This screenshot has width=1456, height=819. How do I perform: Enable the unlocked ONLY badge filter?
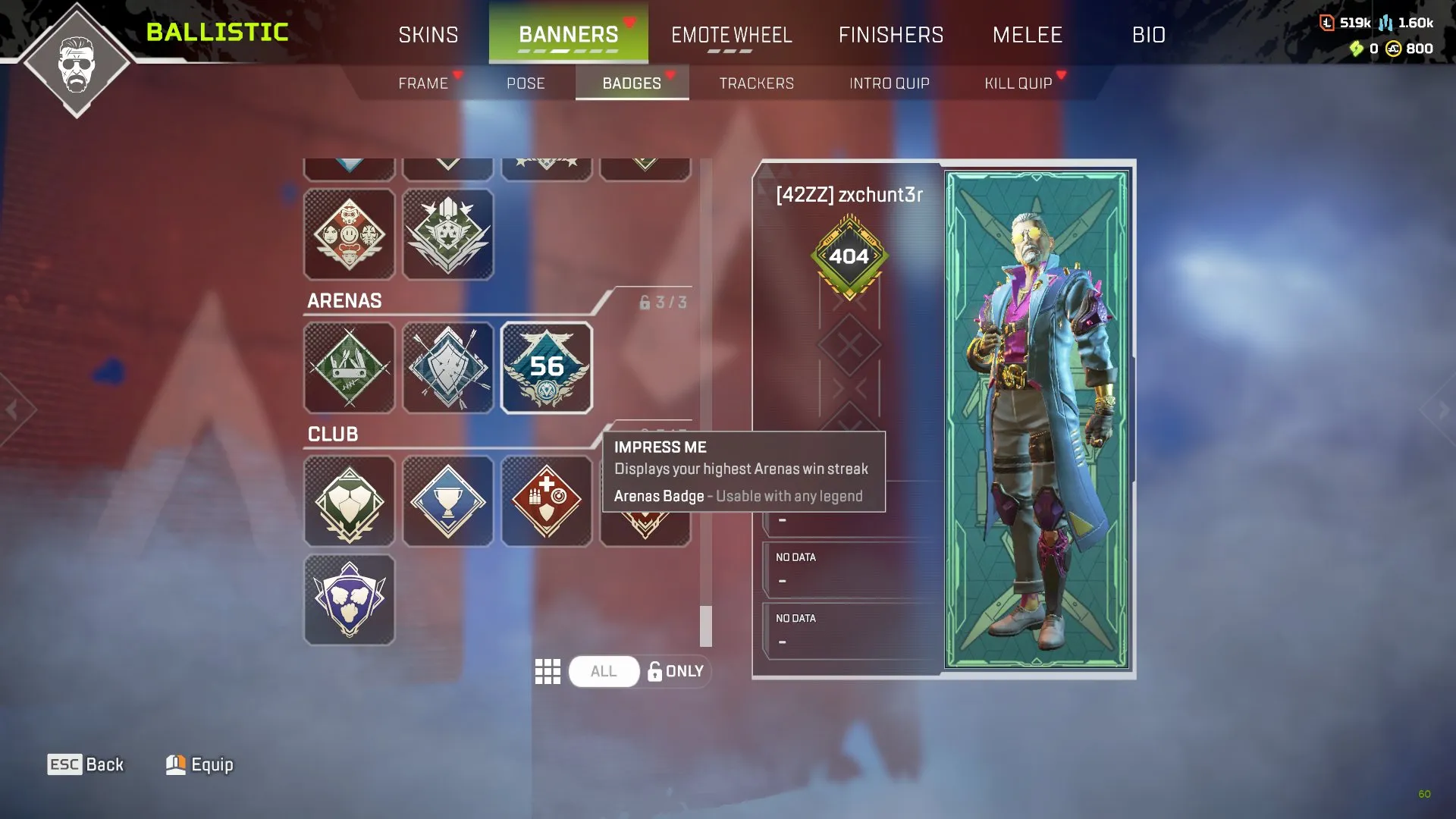click(x=675, y=671)
